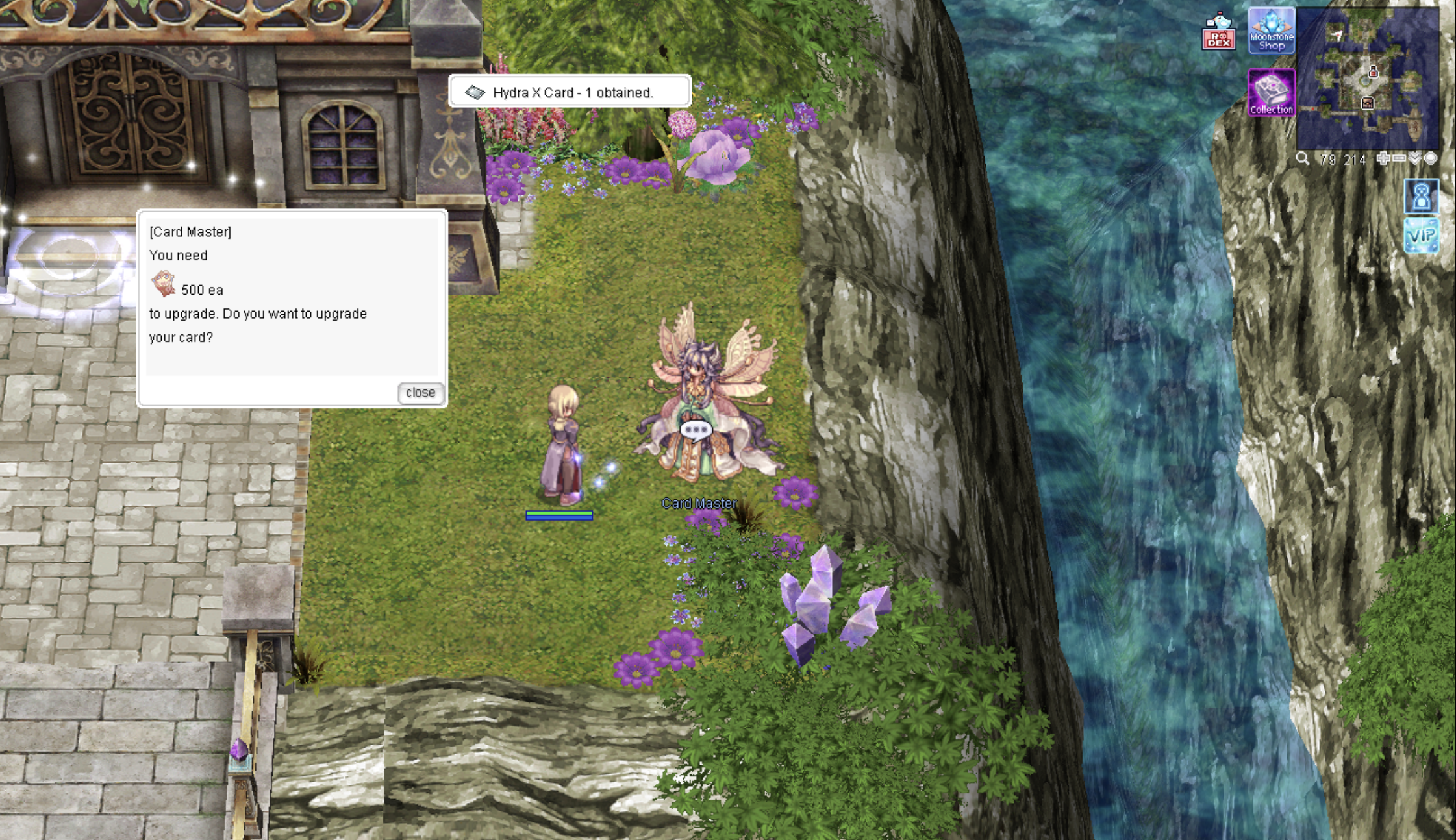Open the blue character silhouette icon
The image size is (1456, 840).
point(1421,196)
